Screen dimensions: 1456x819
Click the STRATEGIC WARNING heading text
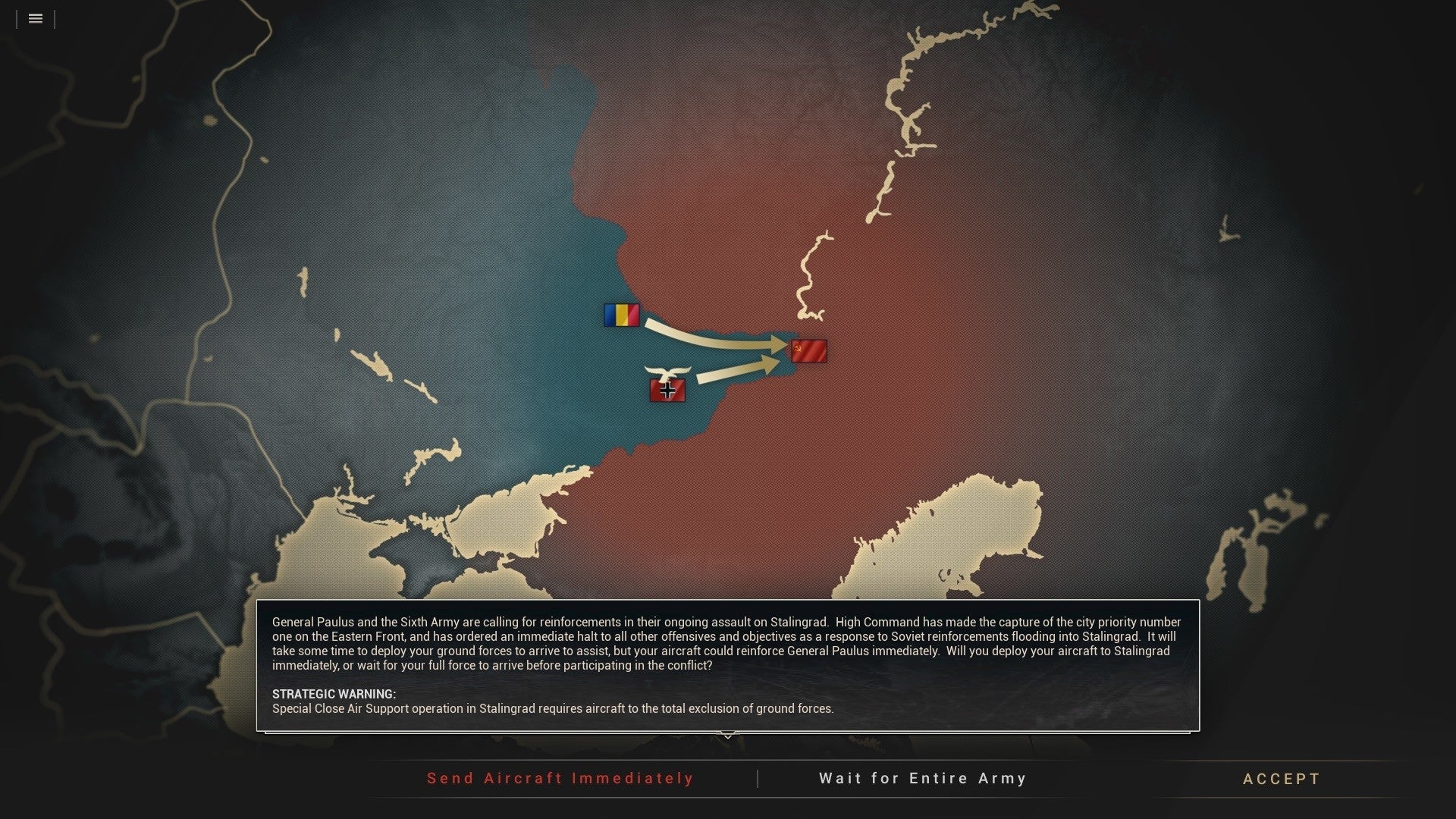334,694
